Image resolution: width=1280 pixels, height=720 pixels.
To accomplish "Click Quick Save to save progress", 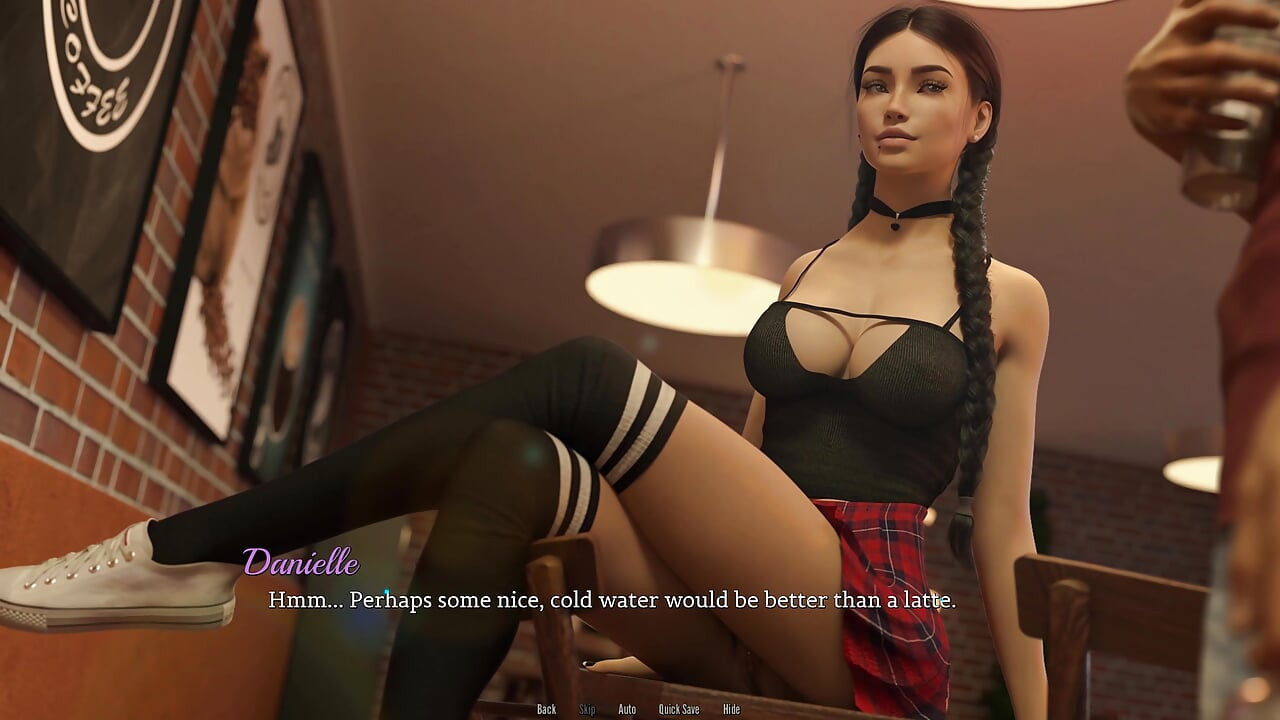I will coord(679,709).
